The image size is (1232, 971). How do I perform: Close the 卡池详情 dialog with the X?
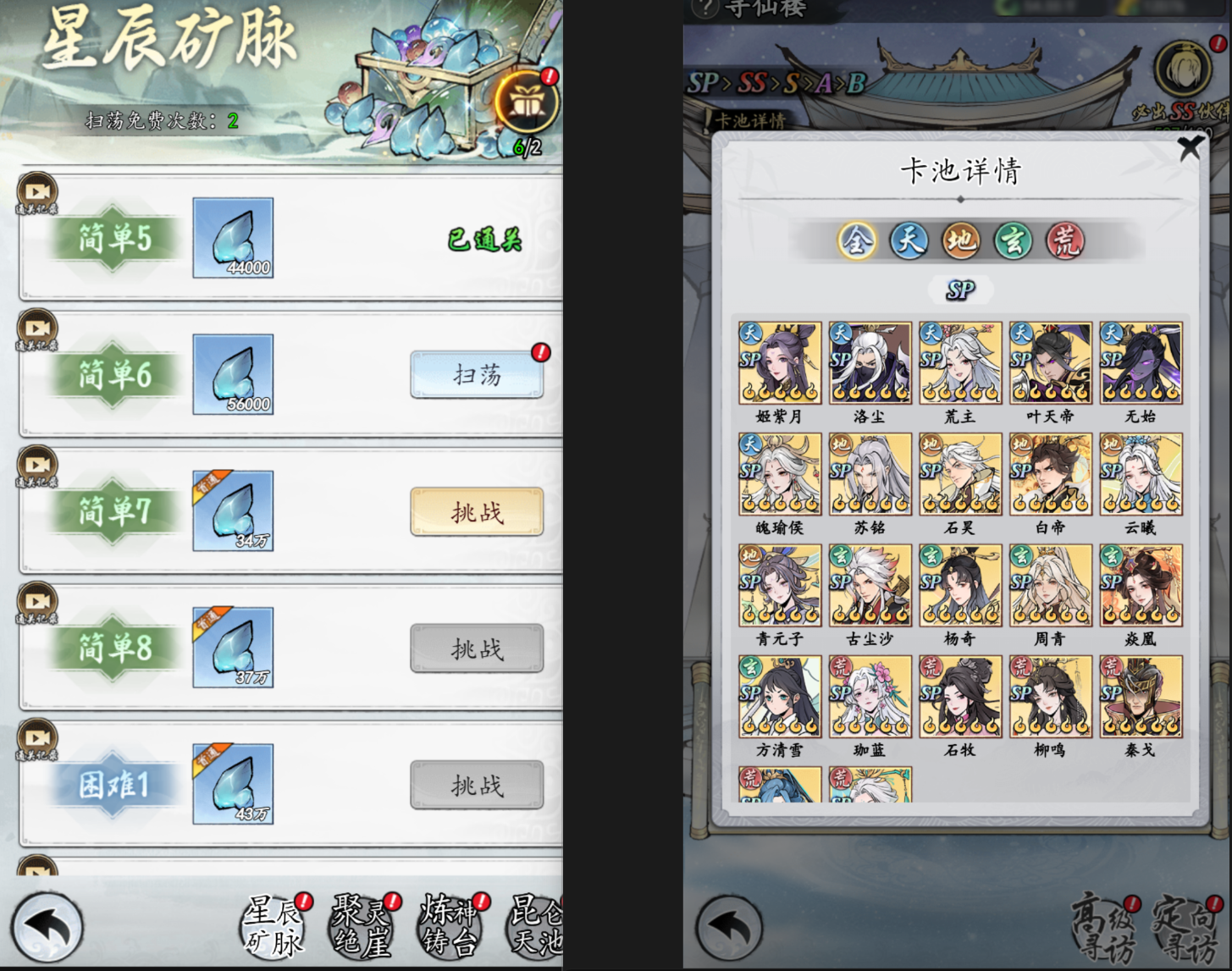pyautogui.click(x=1191, y=147)
